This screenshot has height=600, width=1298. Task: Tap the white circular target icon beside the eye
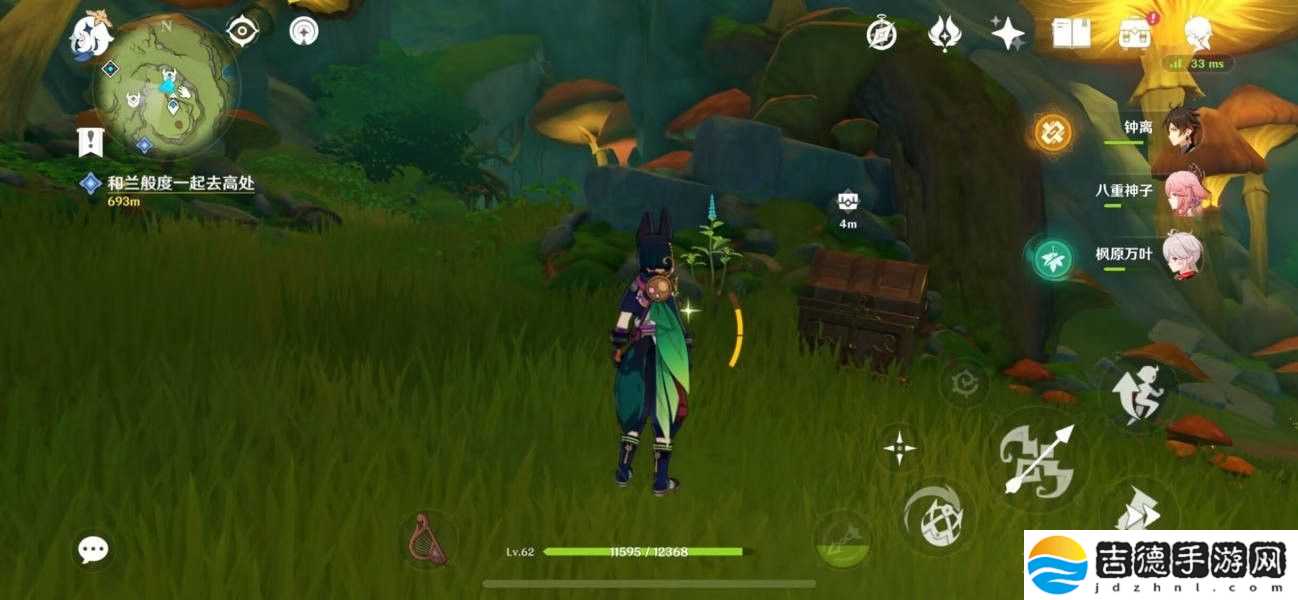coord(304,31)
